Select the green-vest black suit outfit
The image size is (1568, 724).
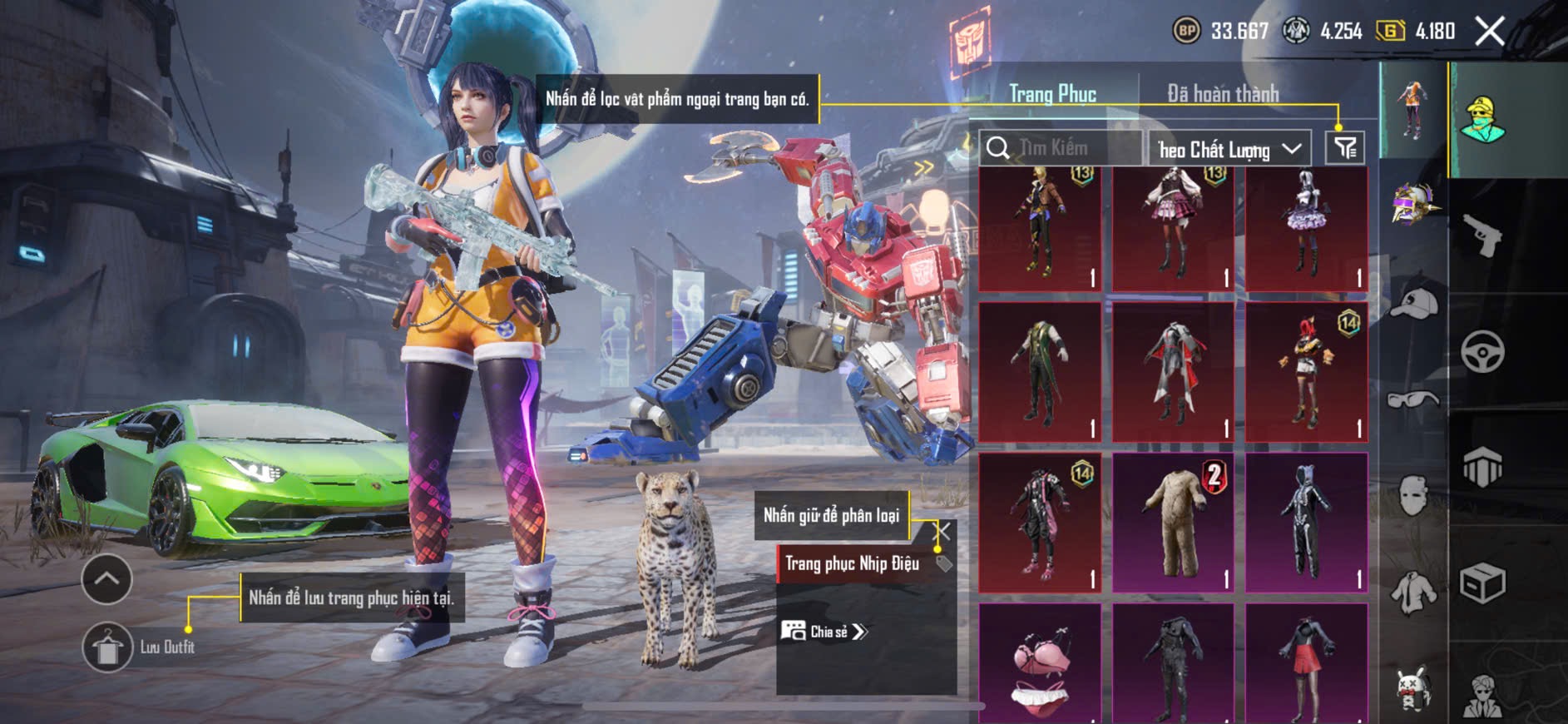pos(1040,372)
